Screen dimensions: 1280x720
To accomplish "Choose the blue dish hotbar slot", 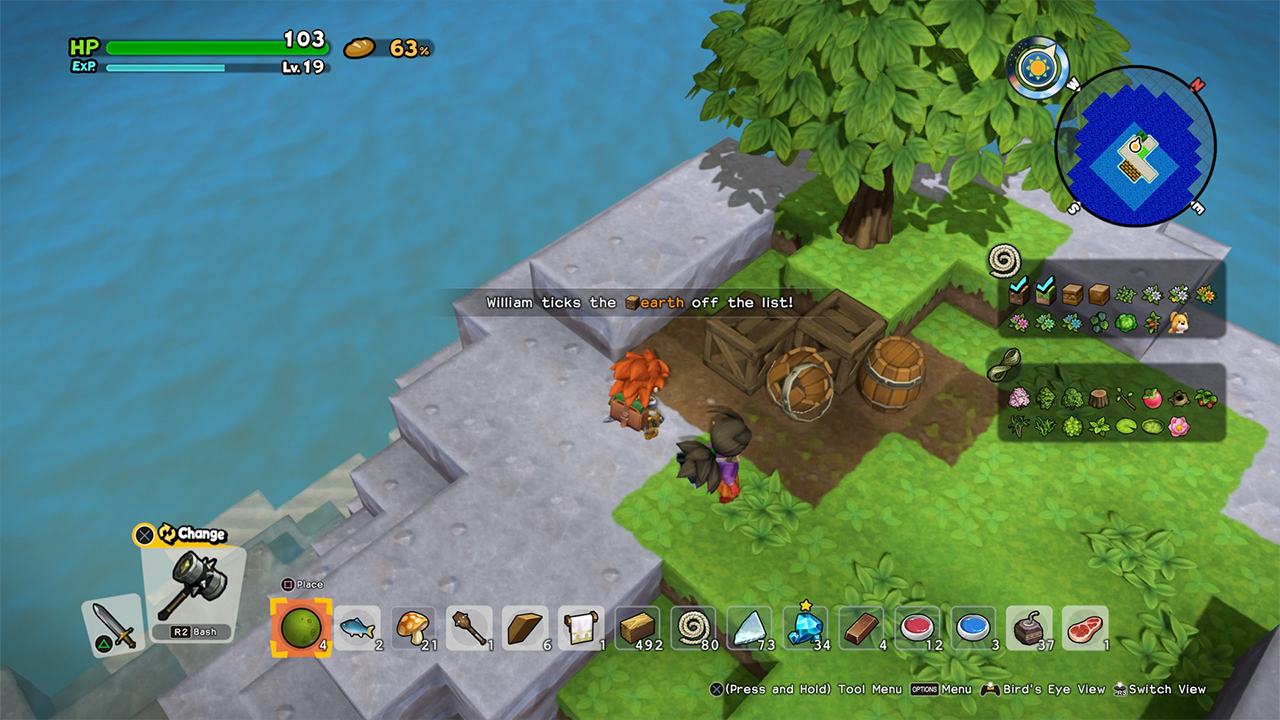I will (973, 627).
